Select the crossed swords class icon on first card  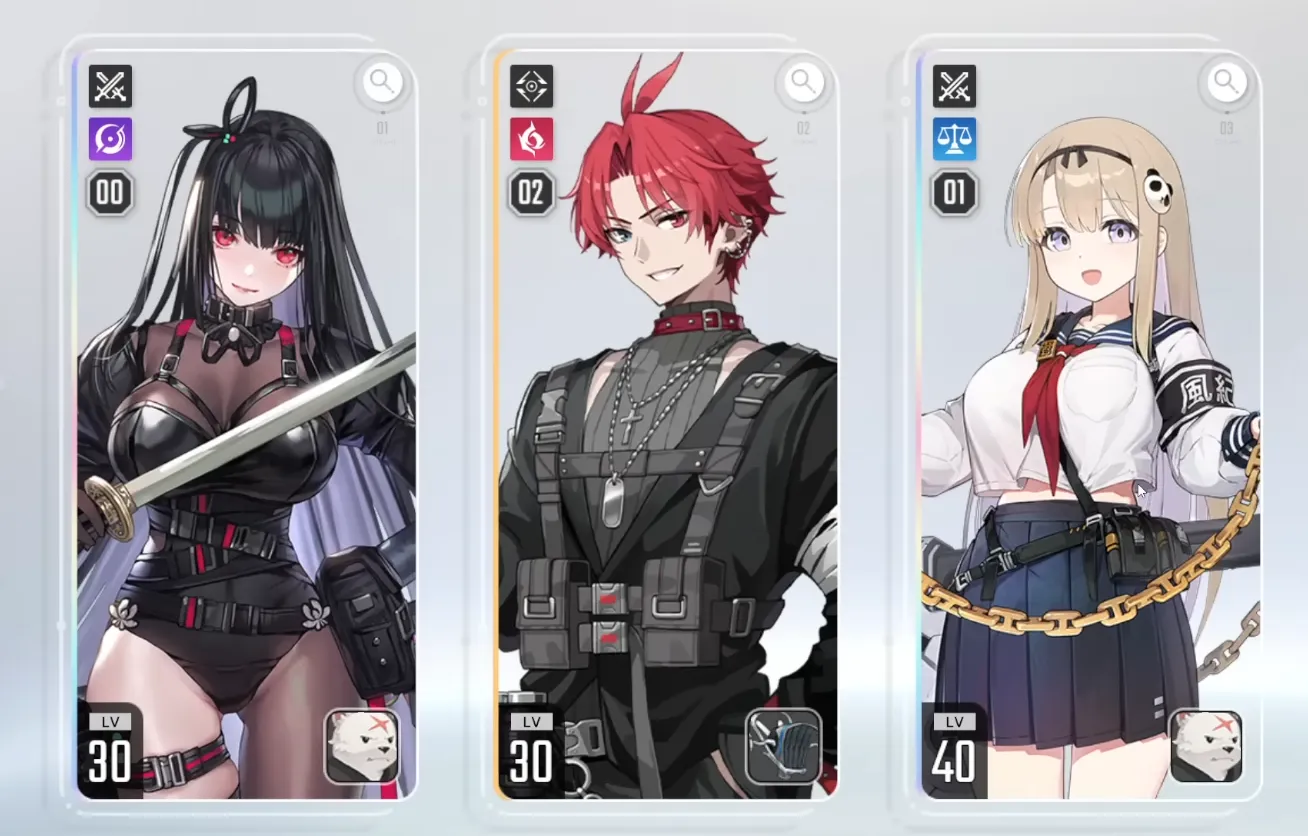click(110, 86)
